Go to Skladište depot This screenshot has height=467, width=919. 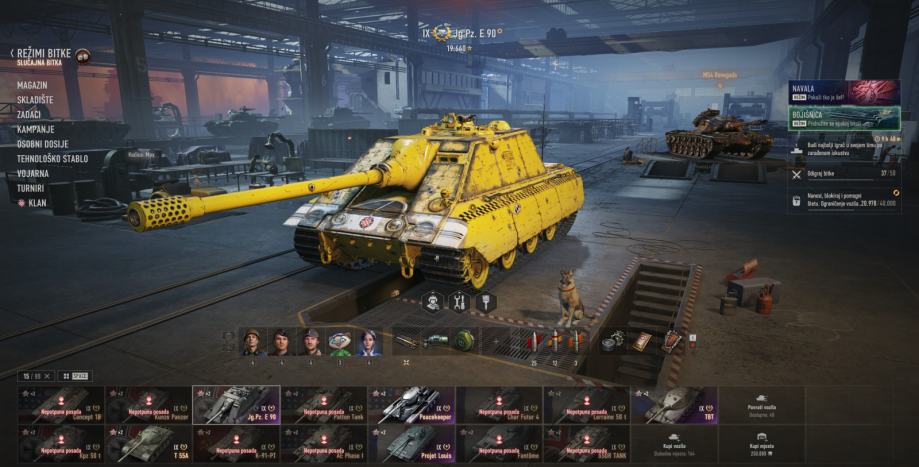(34, 100)
